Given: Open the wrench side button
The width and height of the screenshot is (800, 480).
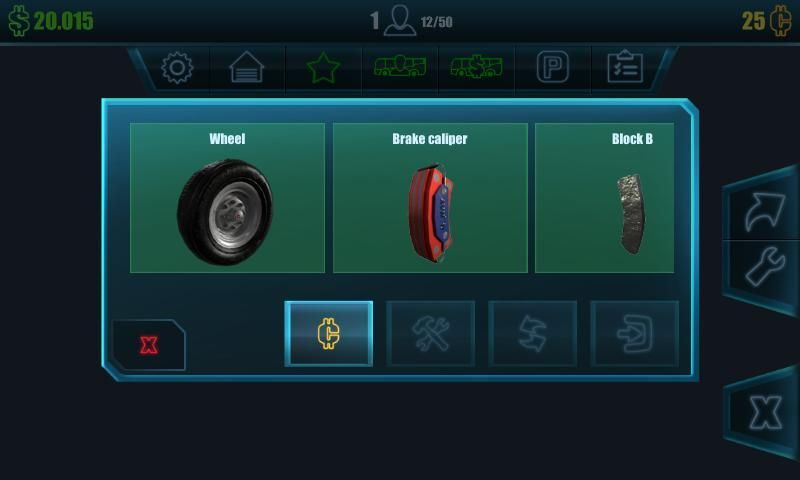Looking at the screenshot, I should (763, 268).
